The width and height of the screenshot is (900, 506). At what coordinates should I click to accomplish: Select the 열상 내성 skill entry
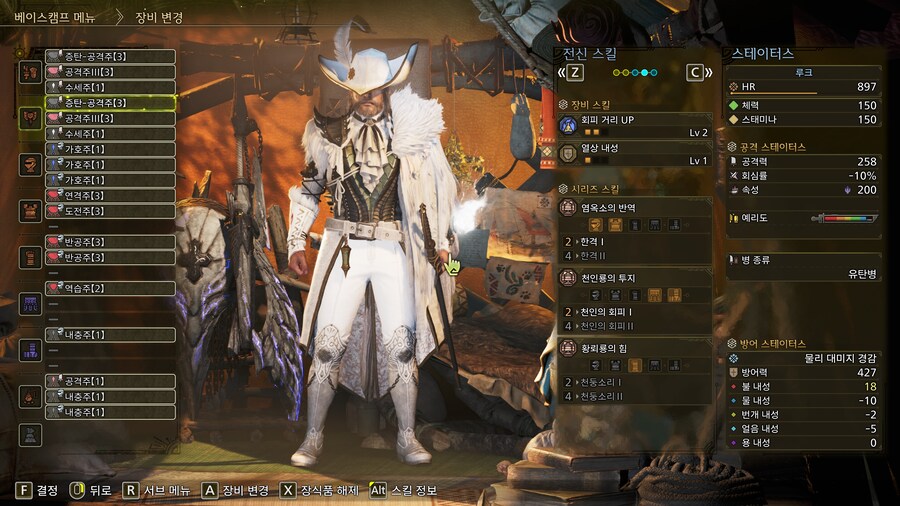[x=634, y=153]
